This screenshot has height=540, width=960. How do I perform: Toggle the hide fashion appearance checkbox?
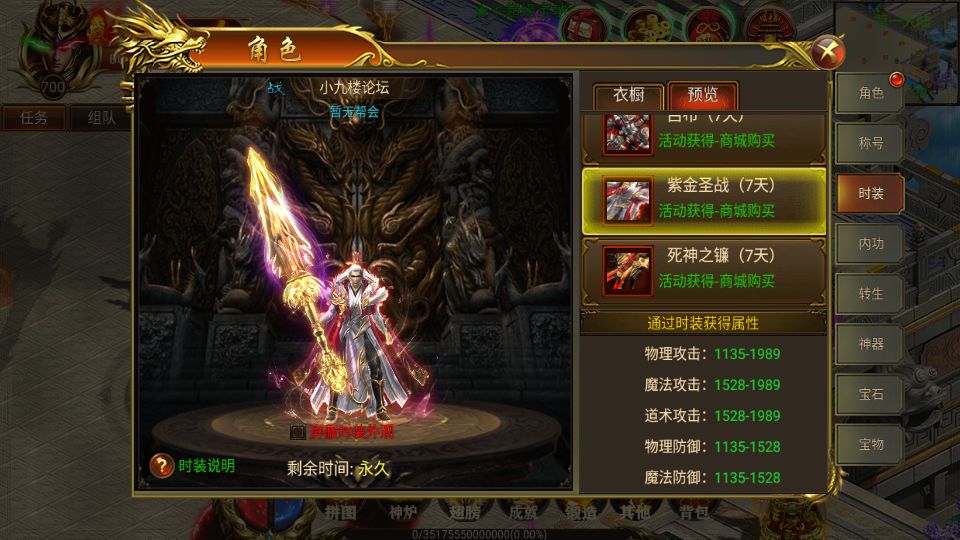click(x=297, y=433)
